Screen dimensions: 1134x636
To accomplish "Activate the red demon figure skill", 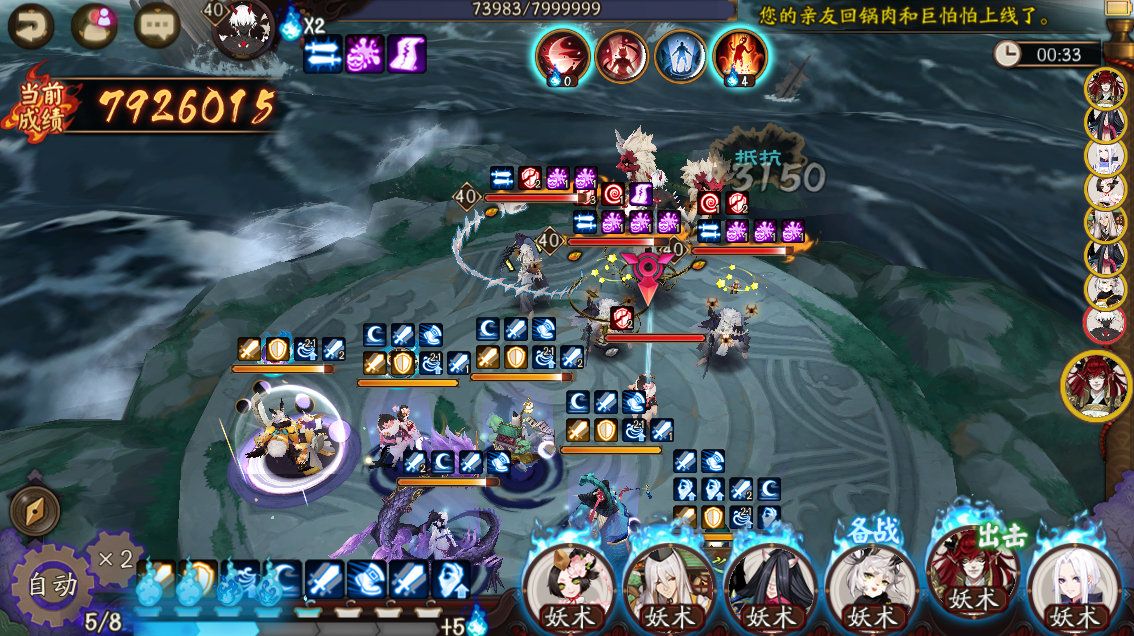I will pos(621,56).
